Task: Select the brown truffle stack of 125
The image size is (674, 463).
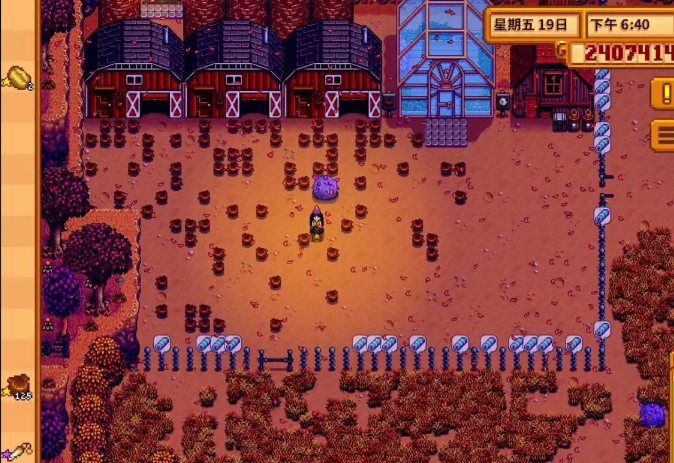Action: pos(18,385)
